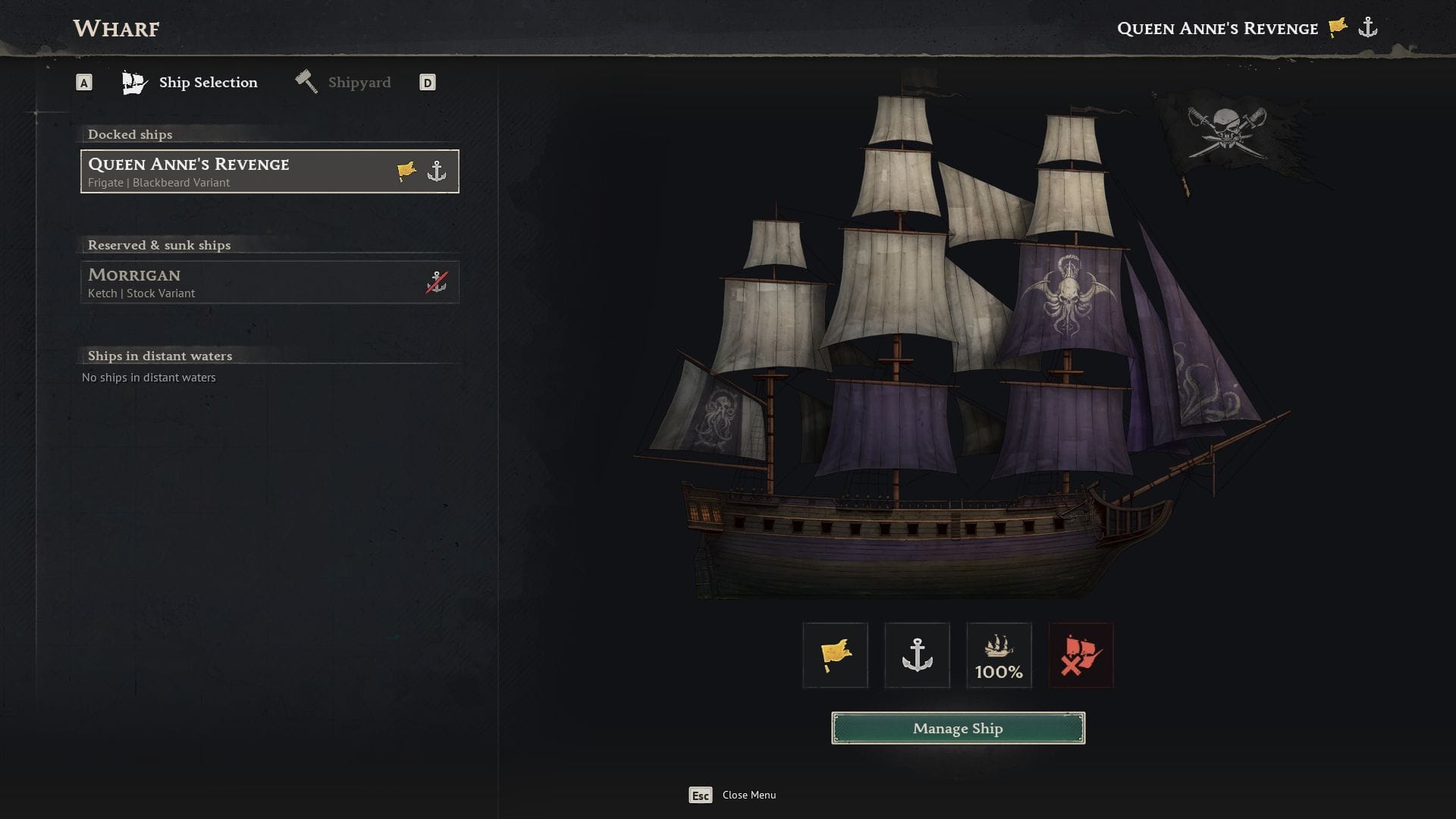The image size is (1456, 819).
Task: Switch to the Ship Selection tab
Action: tap(191, 83)
